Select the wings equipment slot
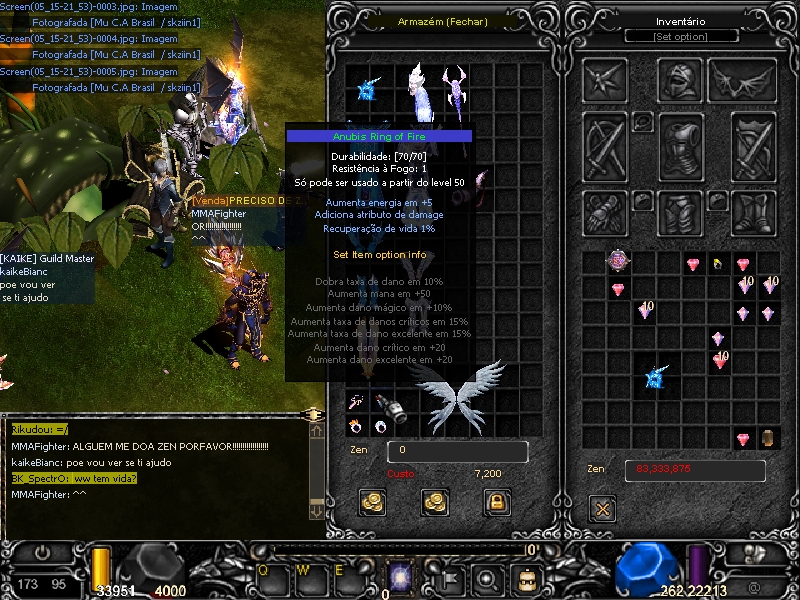This screenshot has height=600, width=800. 743,81
